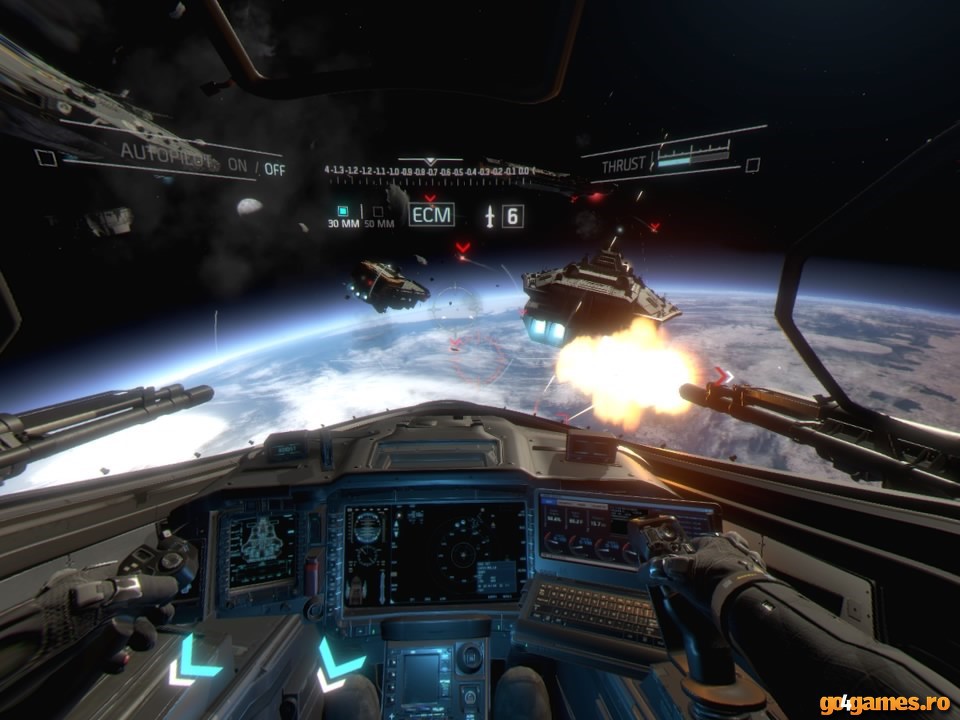This screenshot has width=960, height=720.
Task: Select the missile weapon icon
Action: [x=490, y=216]
